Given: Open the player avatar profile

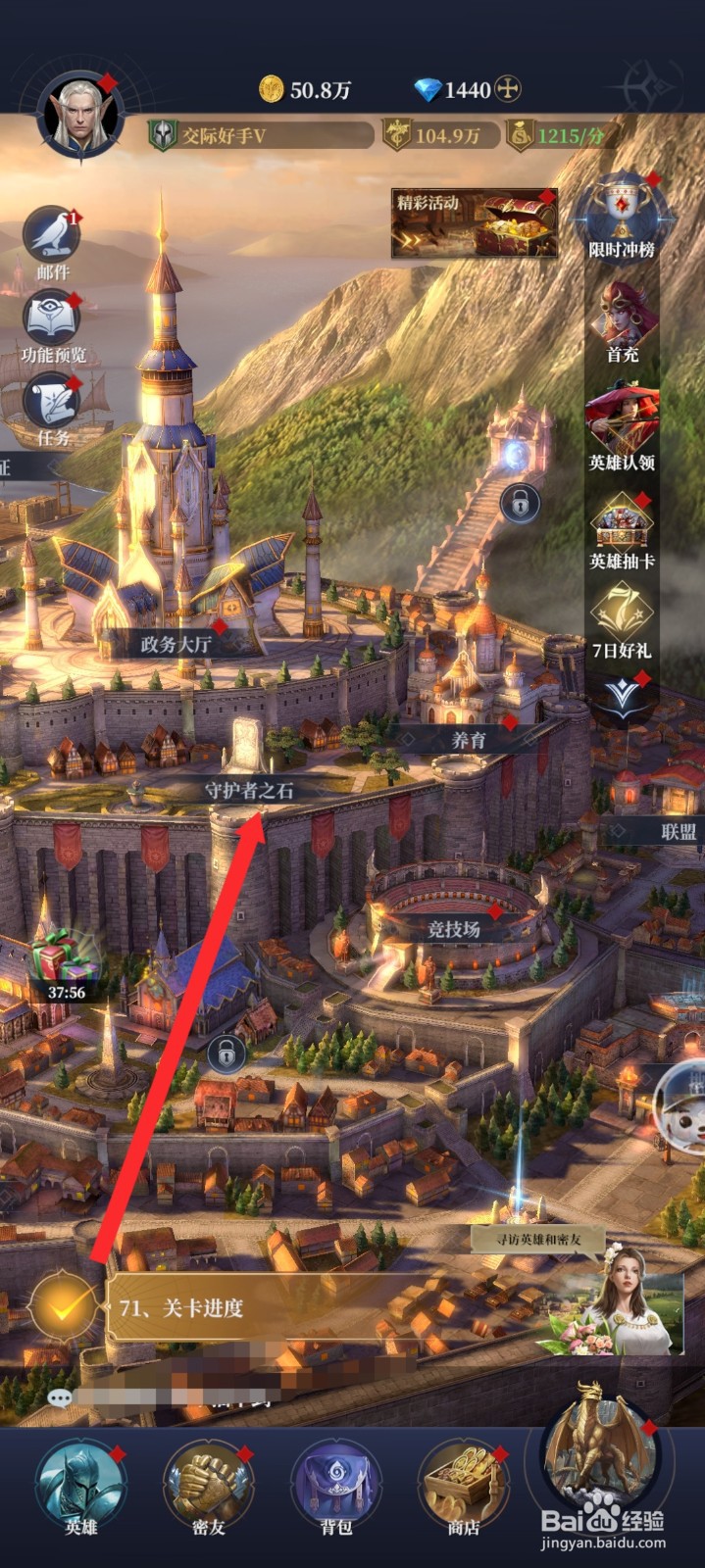Looking at the screenshot, I should [x=78, y=118].
